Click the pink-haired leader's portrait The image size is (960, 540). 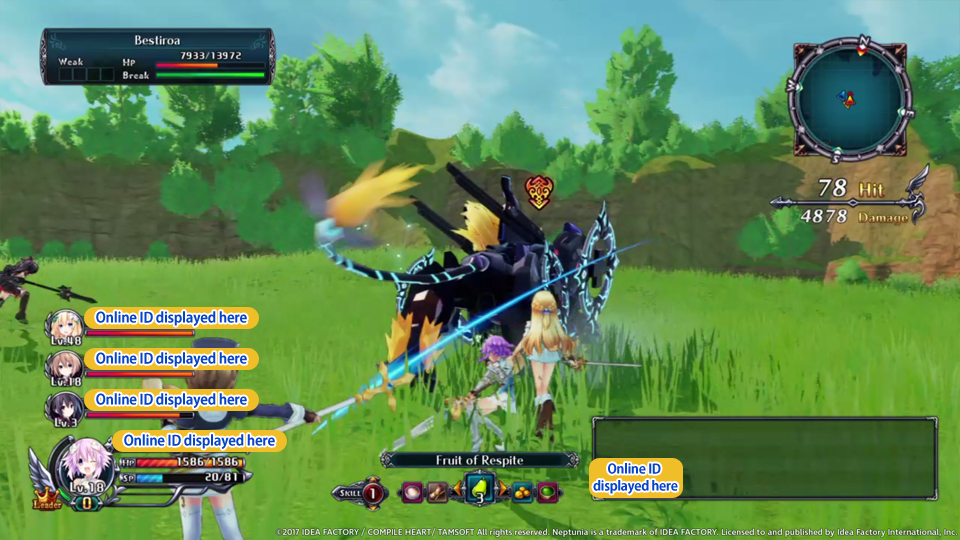(84, 467)
